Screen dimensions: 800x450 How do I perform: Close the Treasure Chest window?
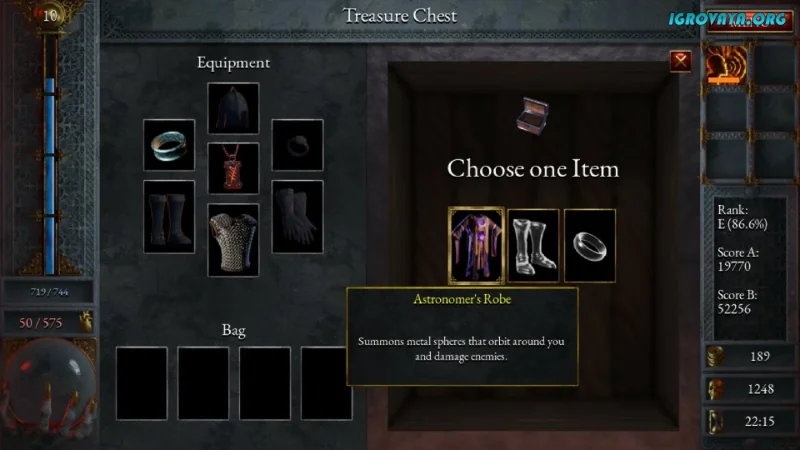tap(681, 61)
